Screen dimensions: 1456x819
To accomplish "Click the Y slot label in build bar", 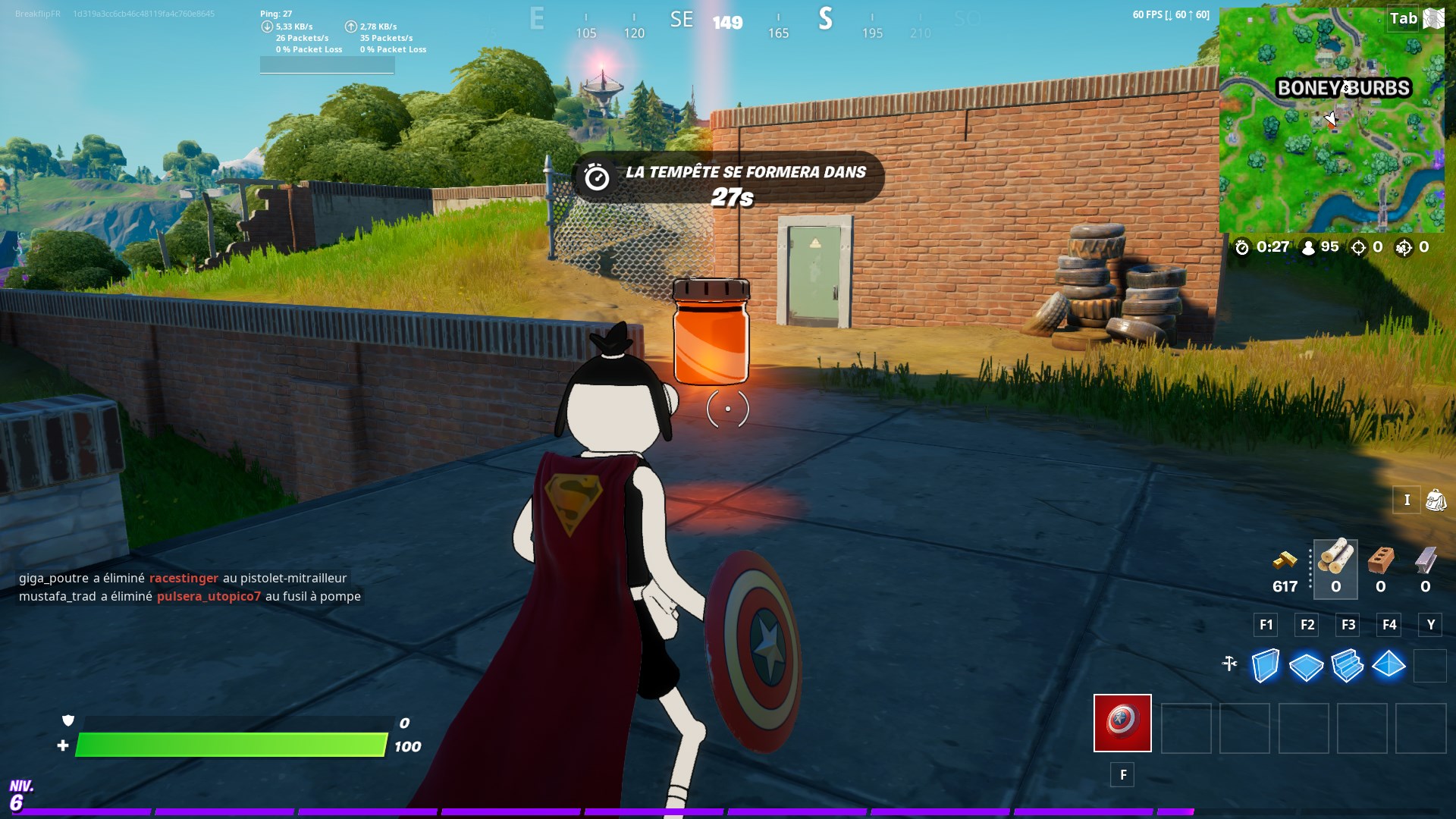I will pyautogui.click(x=1431, y=625).
